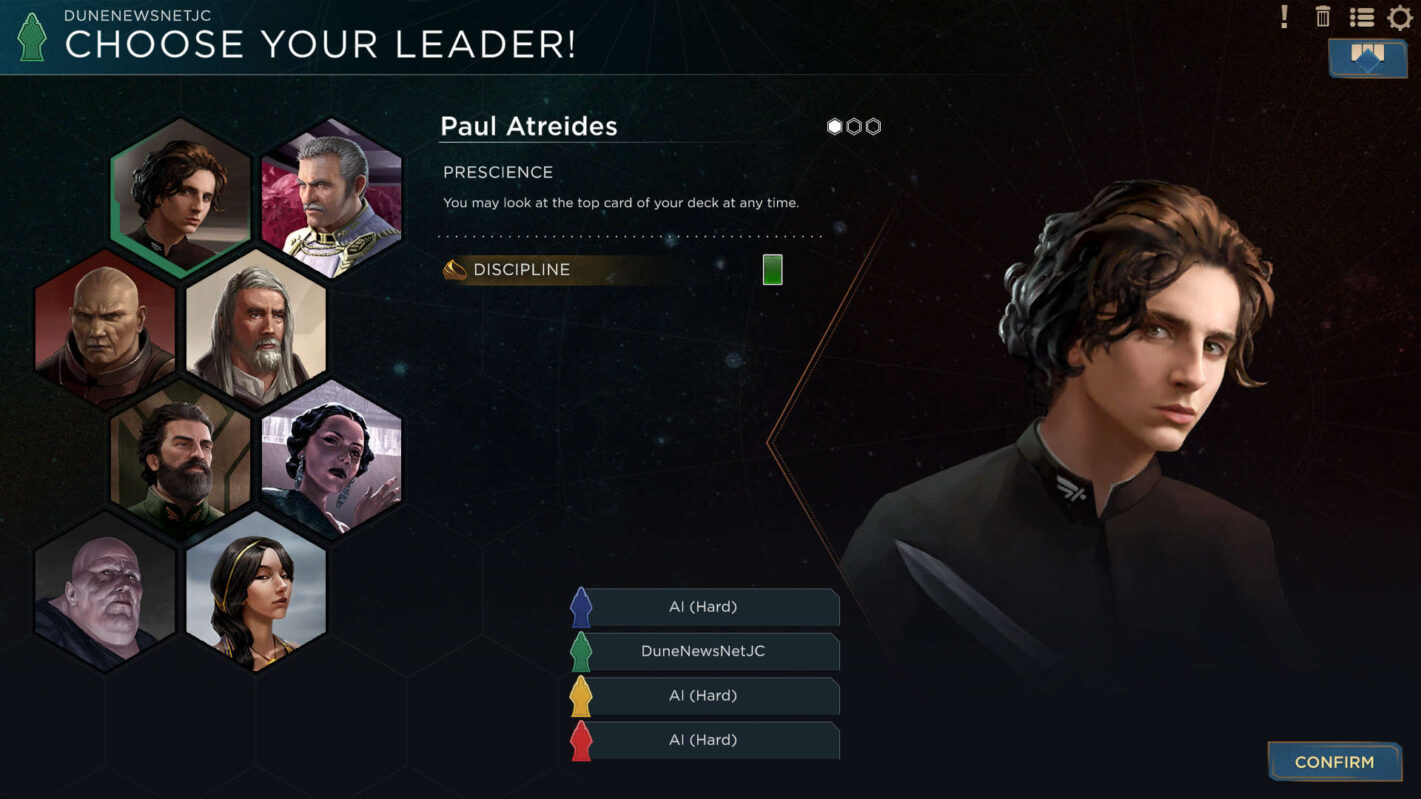1421x799 pixels.
Task: Select the long white-bearded elder leader
Action: [x=256, y=328]
